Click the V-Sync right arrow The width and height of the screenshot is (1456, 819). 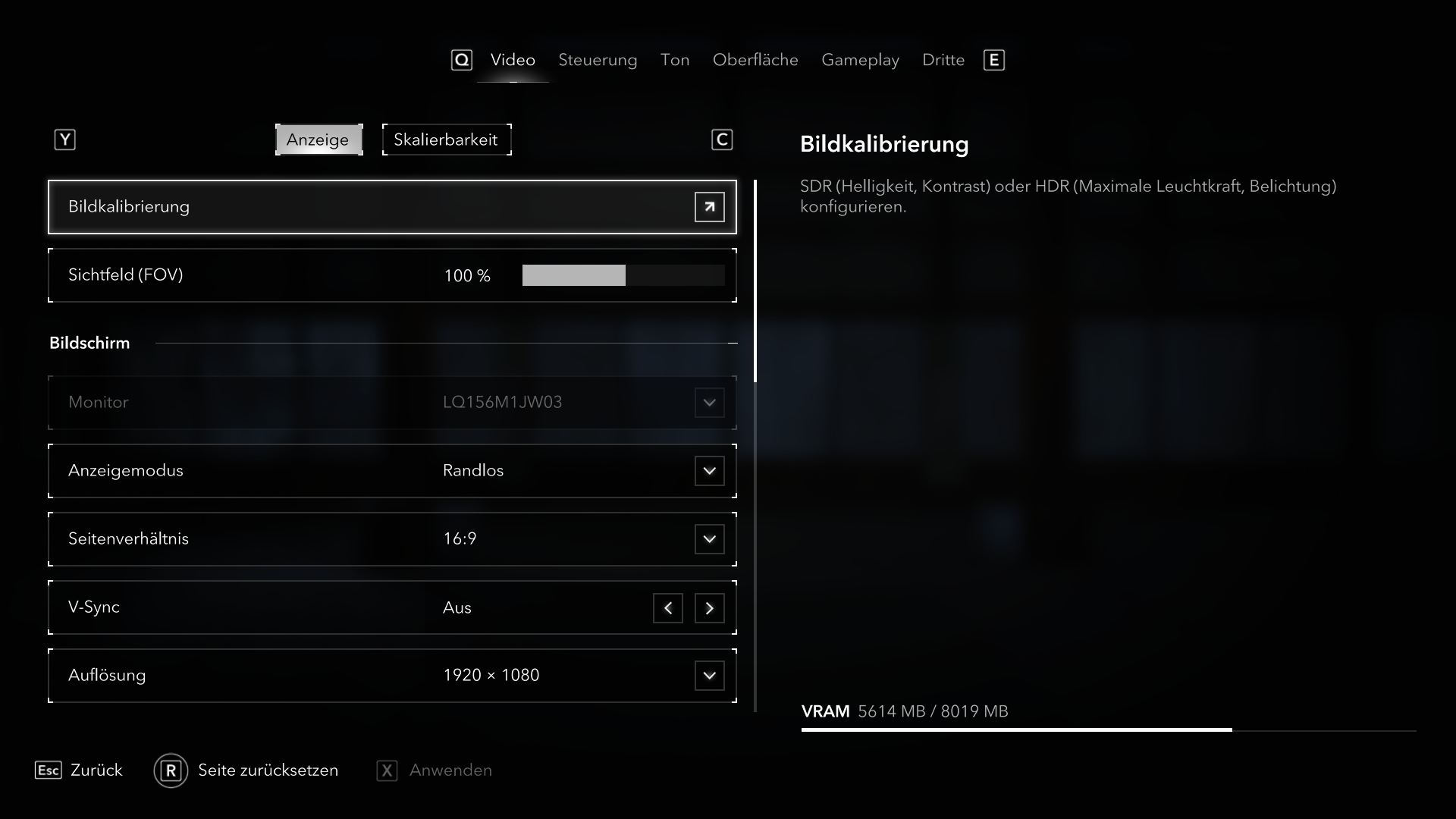(709, 608)
